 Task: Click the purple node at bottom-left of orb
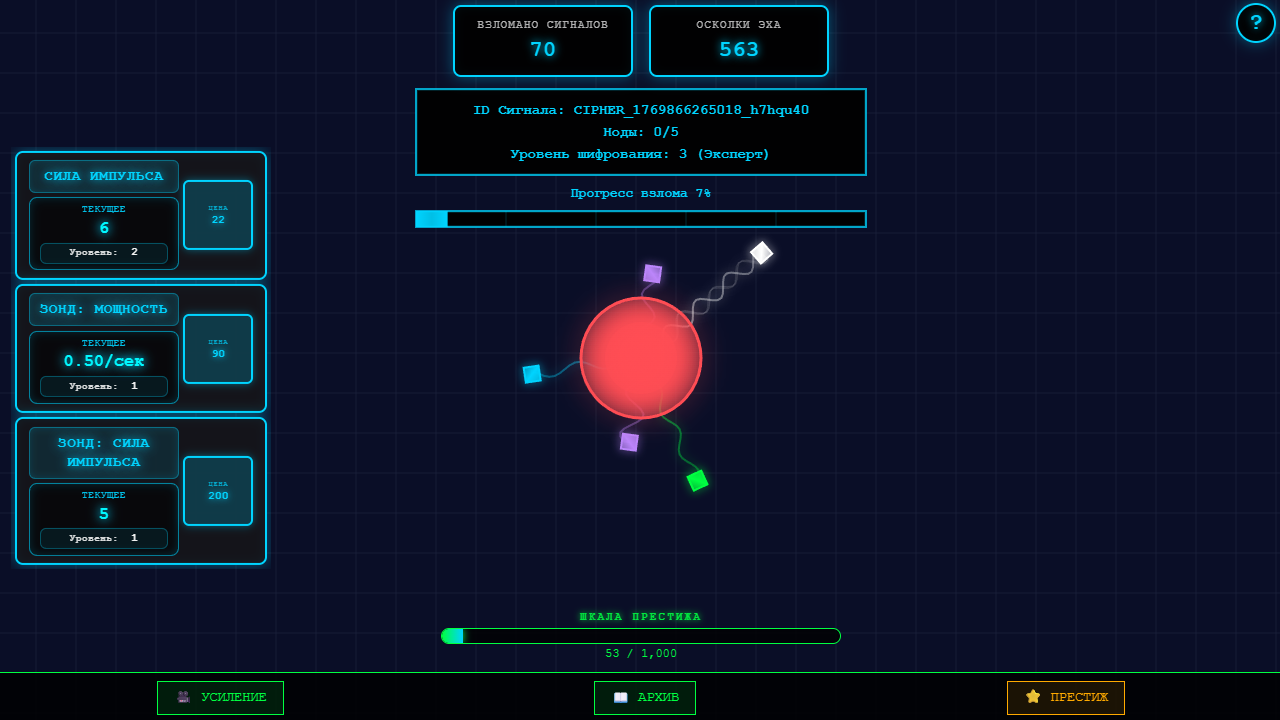[x=630, y=441]
